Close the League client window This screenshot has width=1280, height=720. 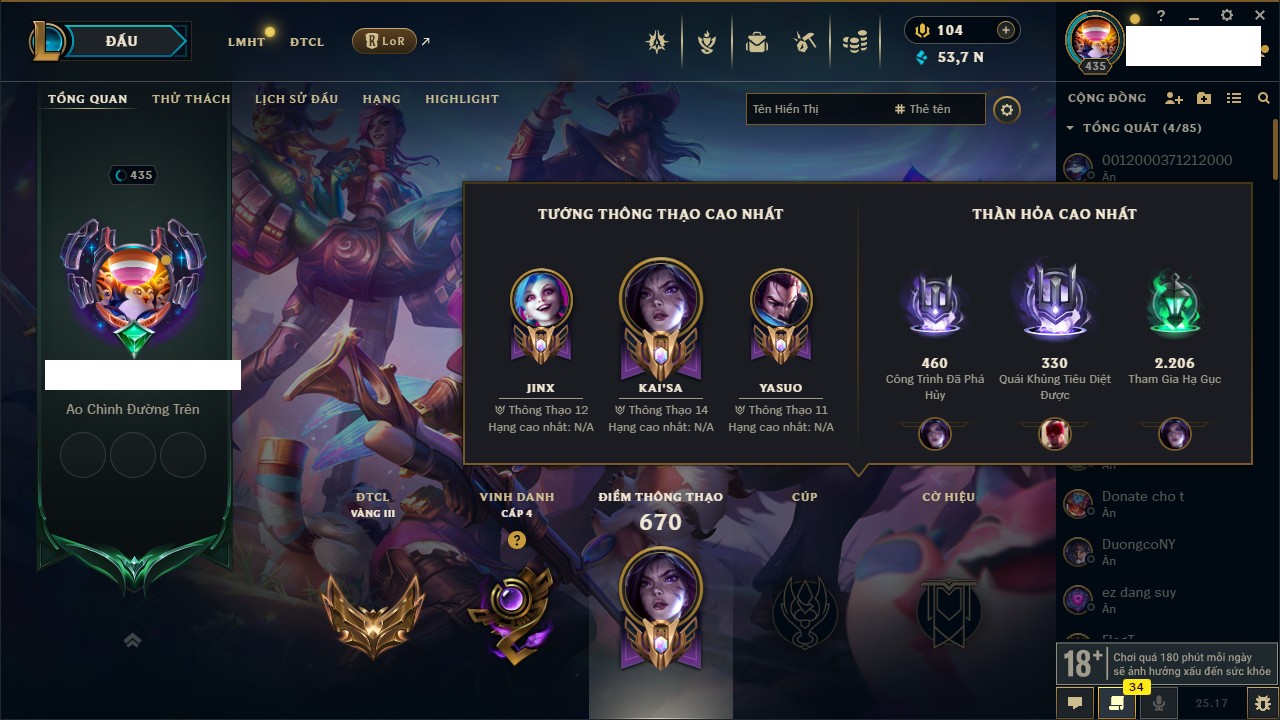click(1260, 16)
